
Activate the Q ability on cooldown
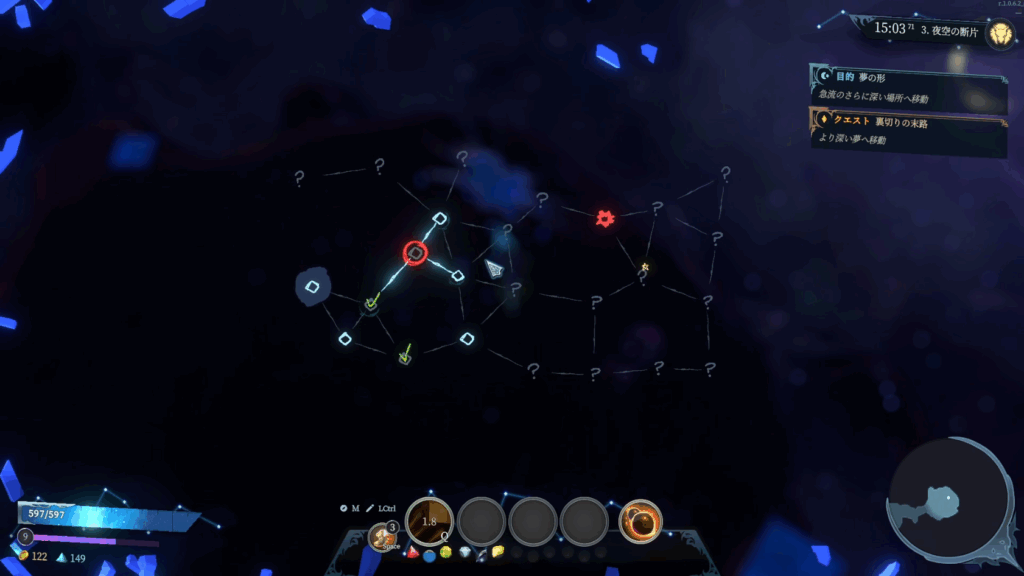430,521
